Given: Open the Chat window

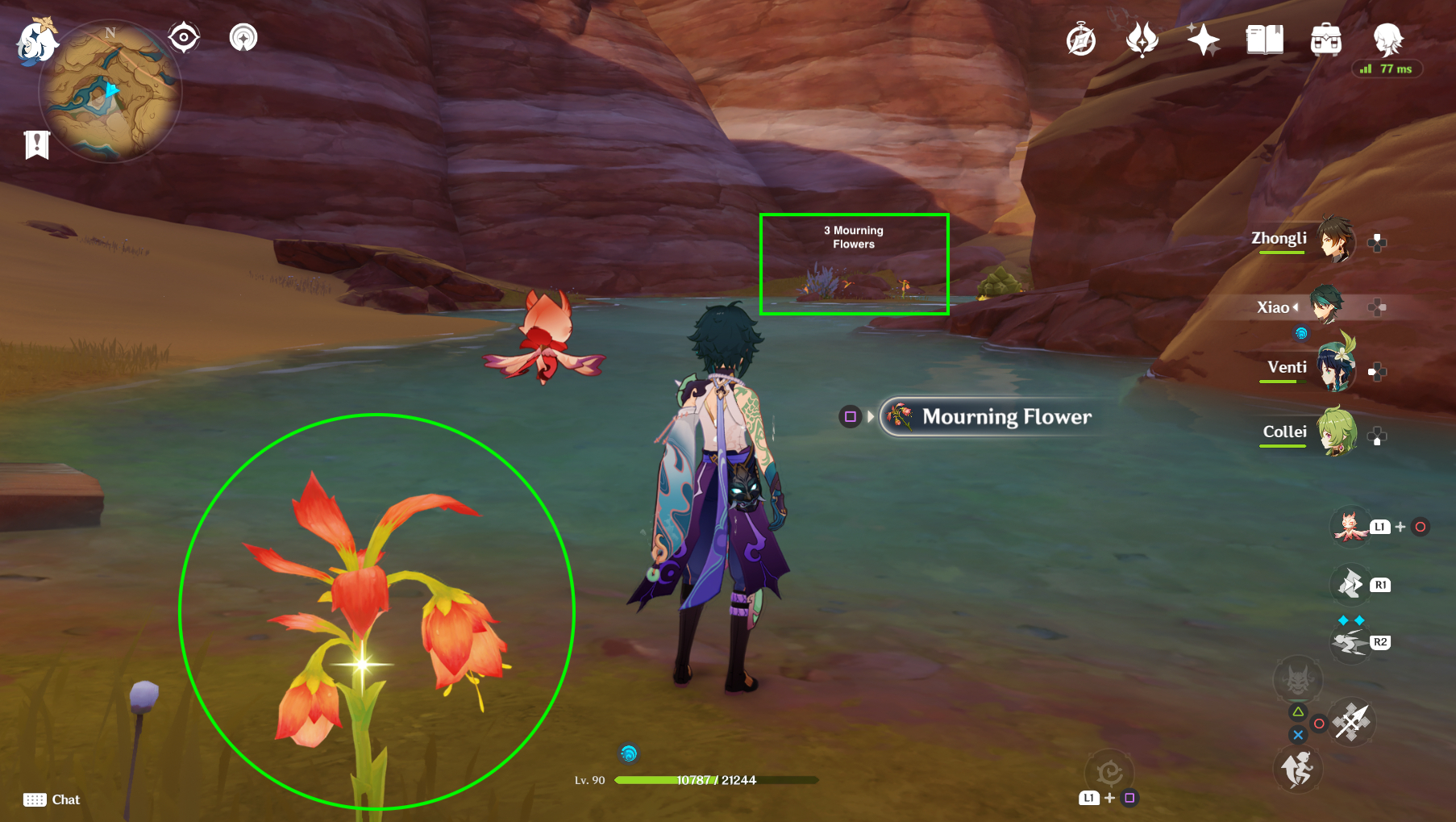Looking at the screenshot, I should [x=52, y=799].
